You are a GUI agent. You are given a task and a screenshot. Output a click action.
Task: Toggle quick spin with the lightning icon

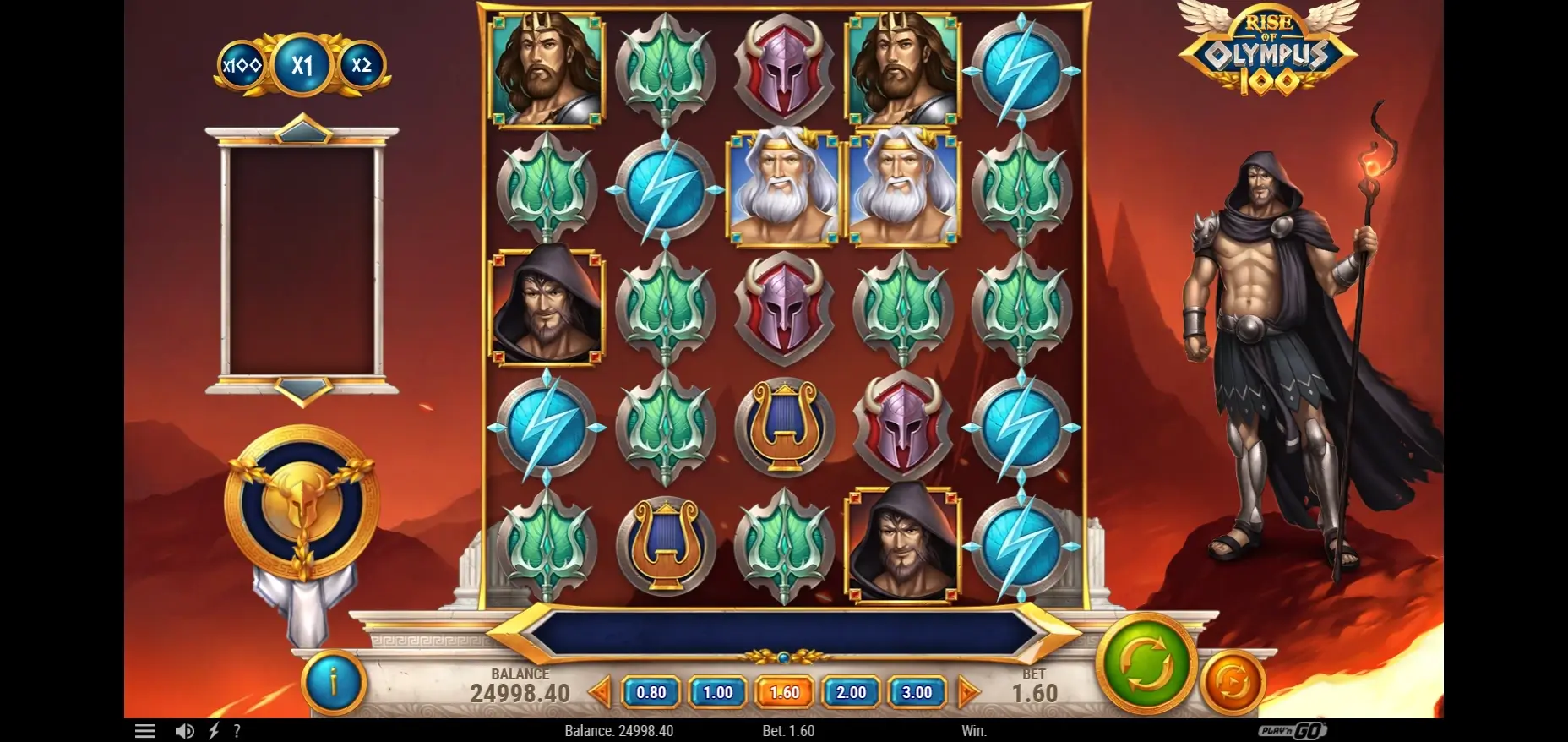(213, 730)
